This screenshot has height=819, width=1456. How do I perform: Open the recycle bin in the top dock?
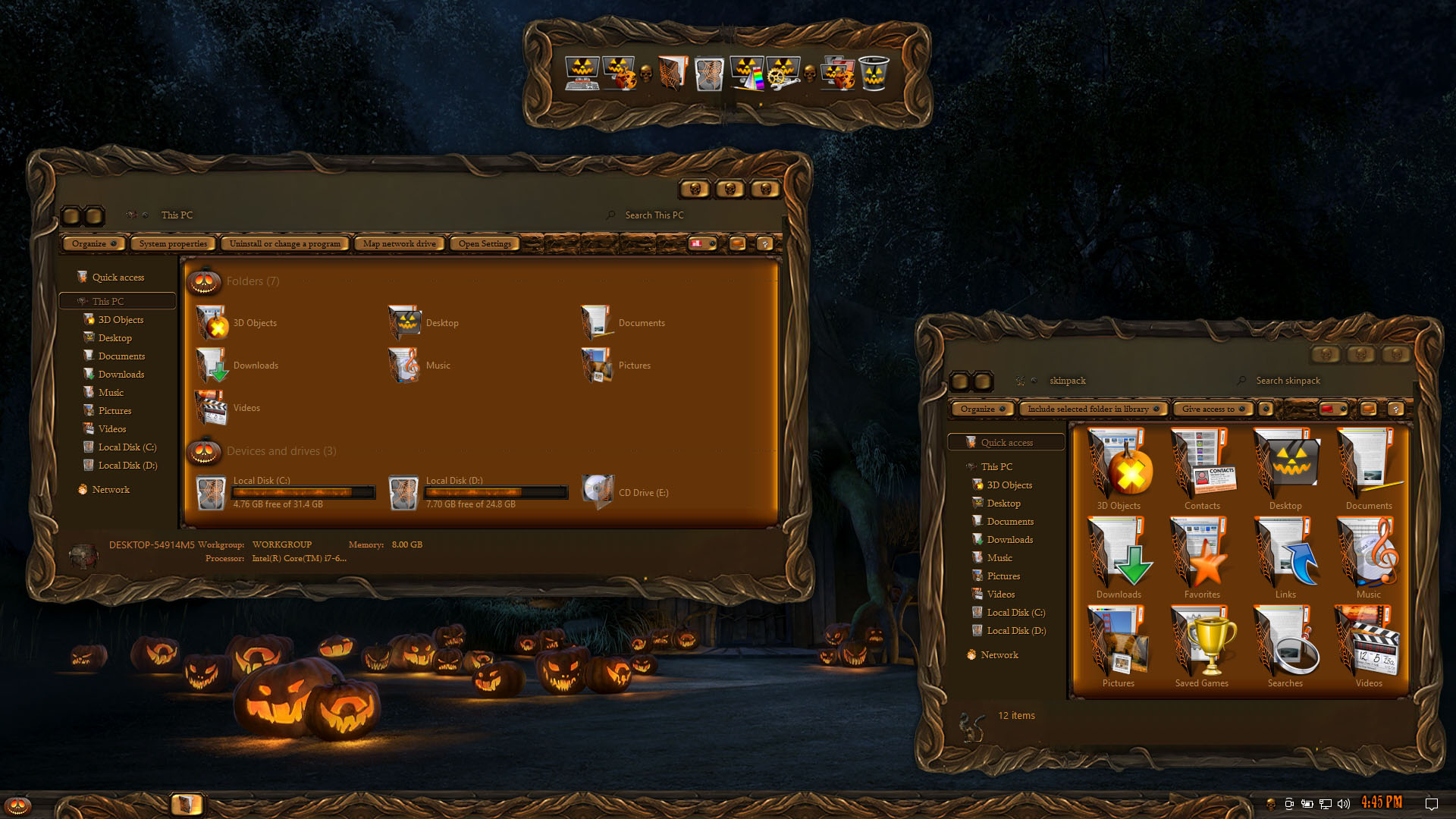tap(874, 74)
